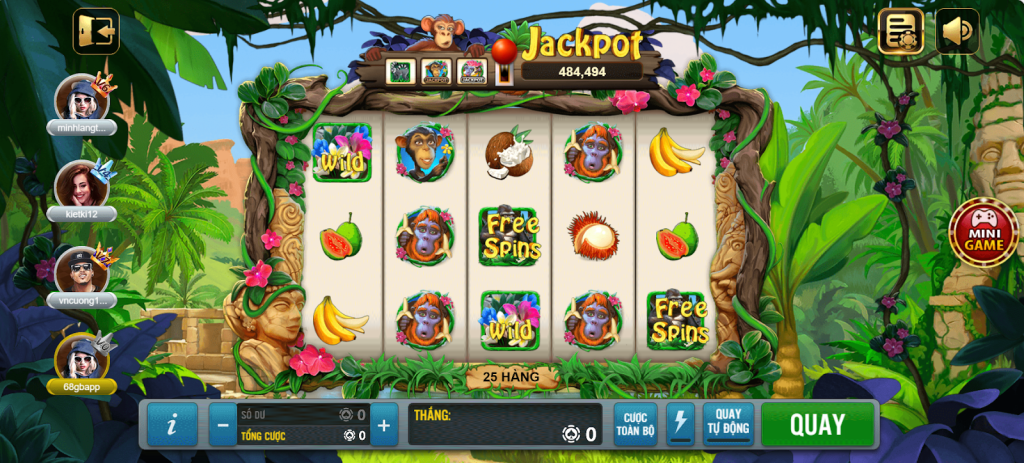This screenshot has height=463, width=1024.
Task: Increase total bet with the plus button
Action: (384, 425)
